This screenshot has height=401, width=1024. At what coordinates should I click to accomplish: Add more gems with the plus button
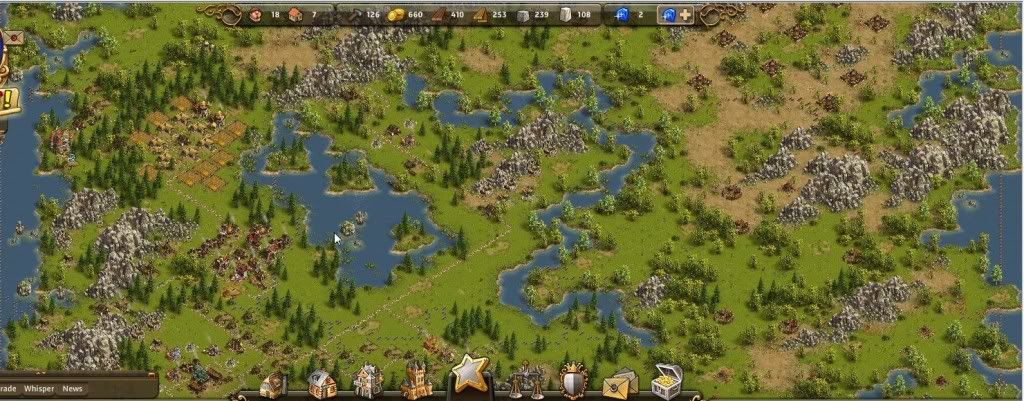click(x=685, y=15)
